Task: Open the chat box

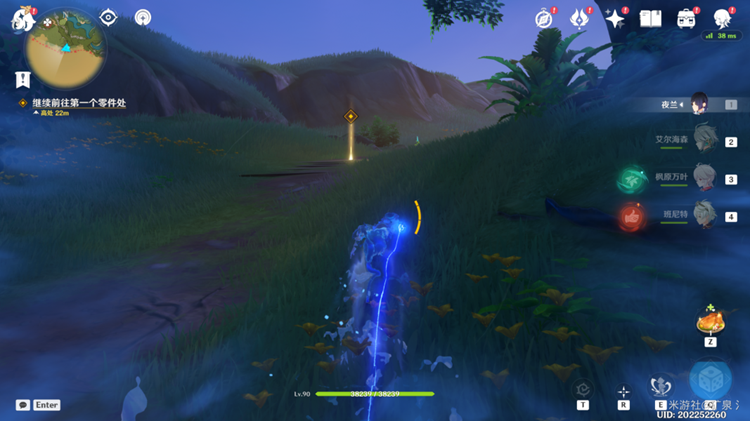Action: (x=38, y=405)
